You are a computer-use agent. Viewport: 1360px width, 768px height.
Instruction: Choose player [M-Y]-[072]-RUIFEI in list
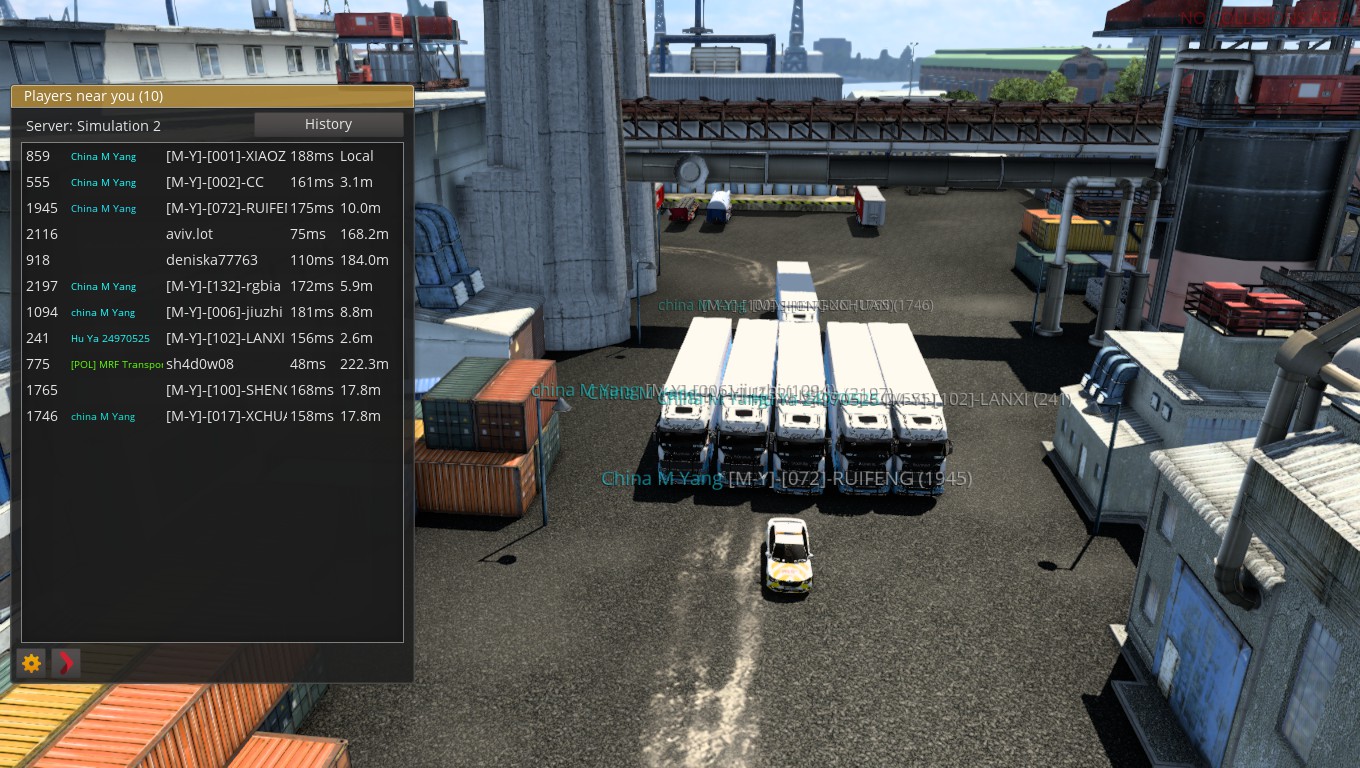point(225,208)
